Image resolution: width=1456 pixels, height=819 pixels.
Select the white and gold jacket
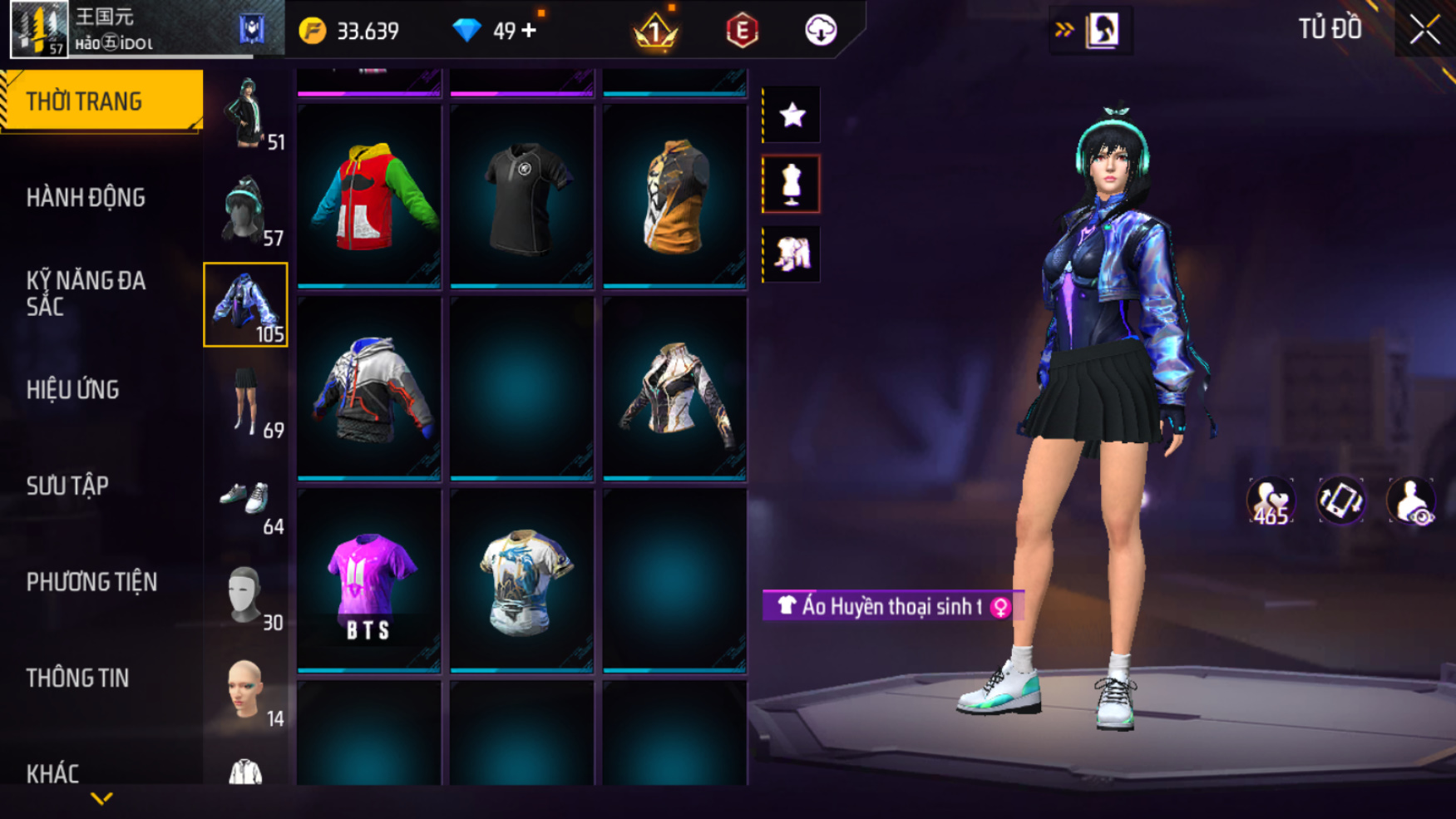[x=674, y=389]
